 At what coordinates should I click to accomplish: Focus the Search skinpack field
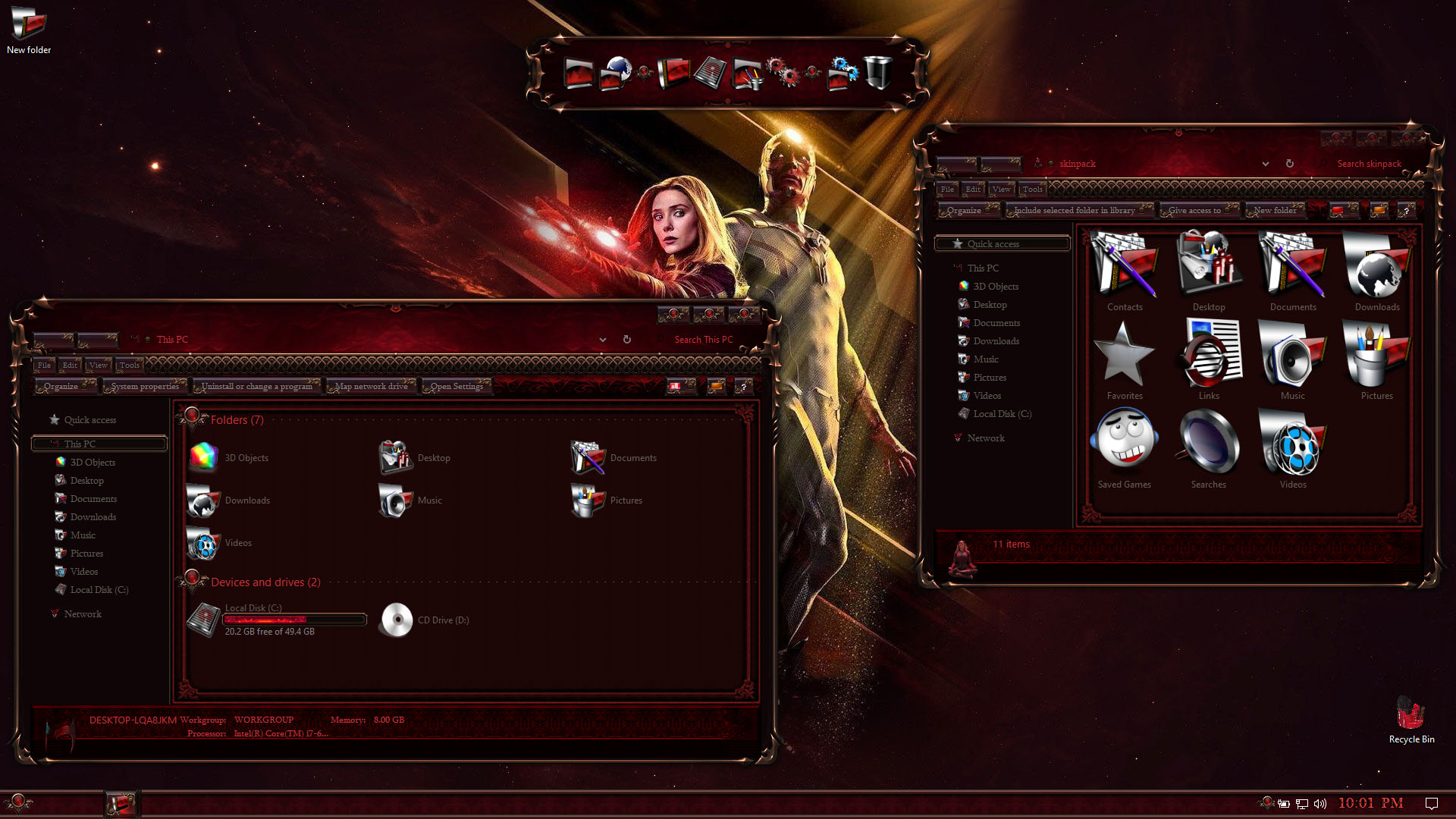[x=1368, y=164]
